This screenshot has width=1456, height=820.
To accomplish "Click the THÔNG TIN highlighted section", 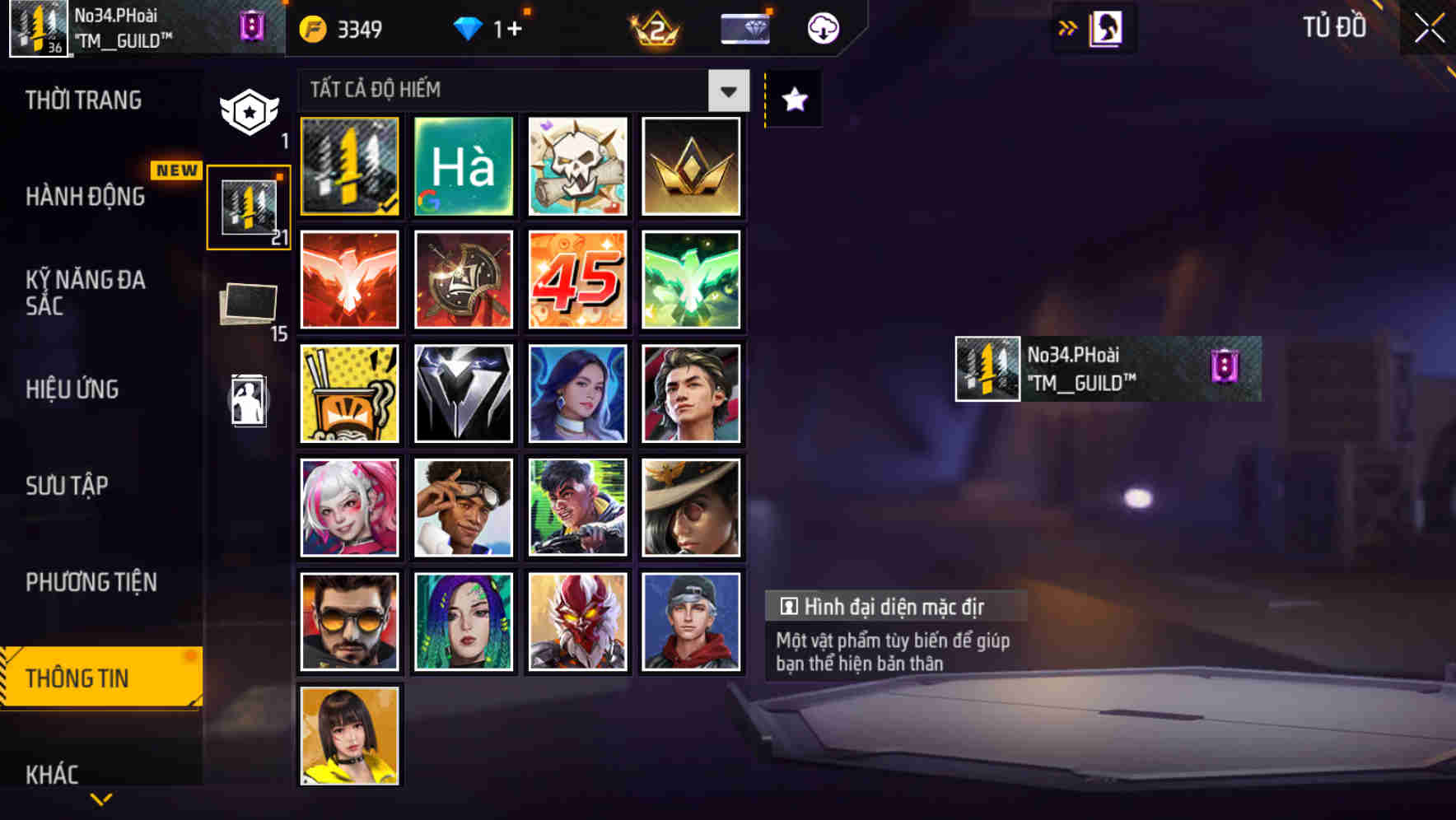I will coord(86,678).
